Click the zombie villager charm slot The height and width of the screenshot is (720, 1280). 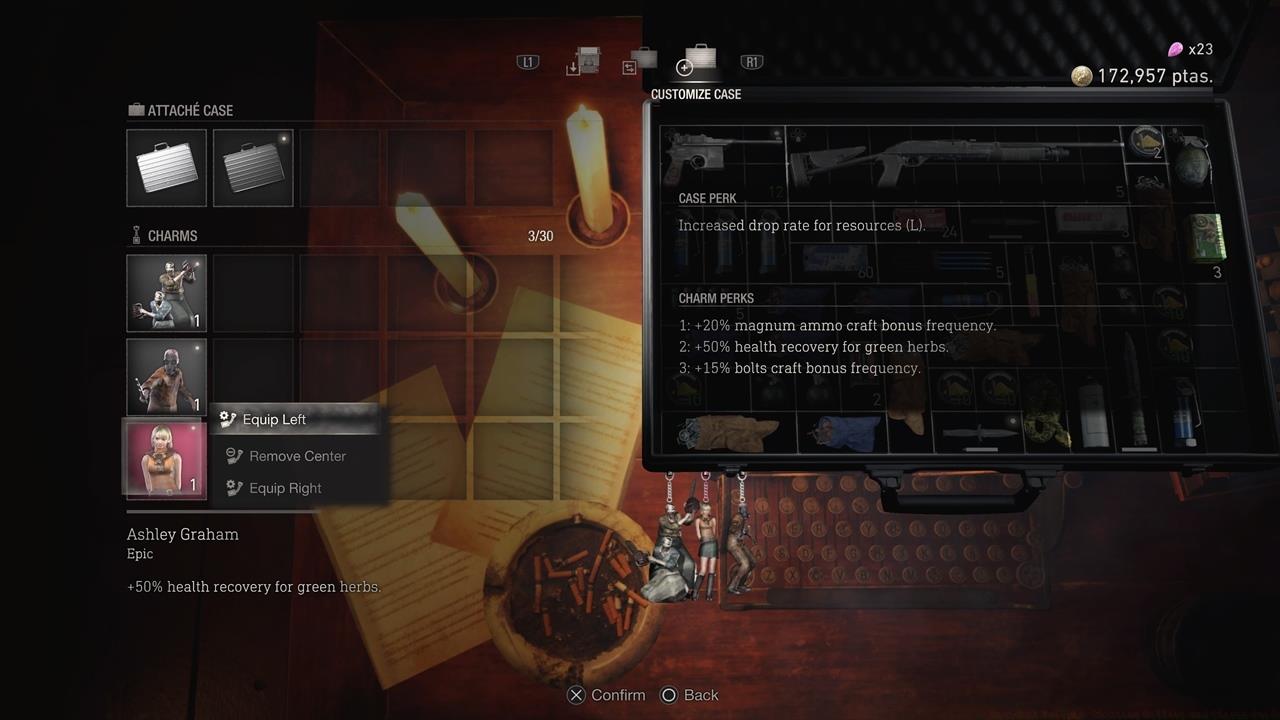(x=165, y=377)
